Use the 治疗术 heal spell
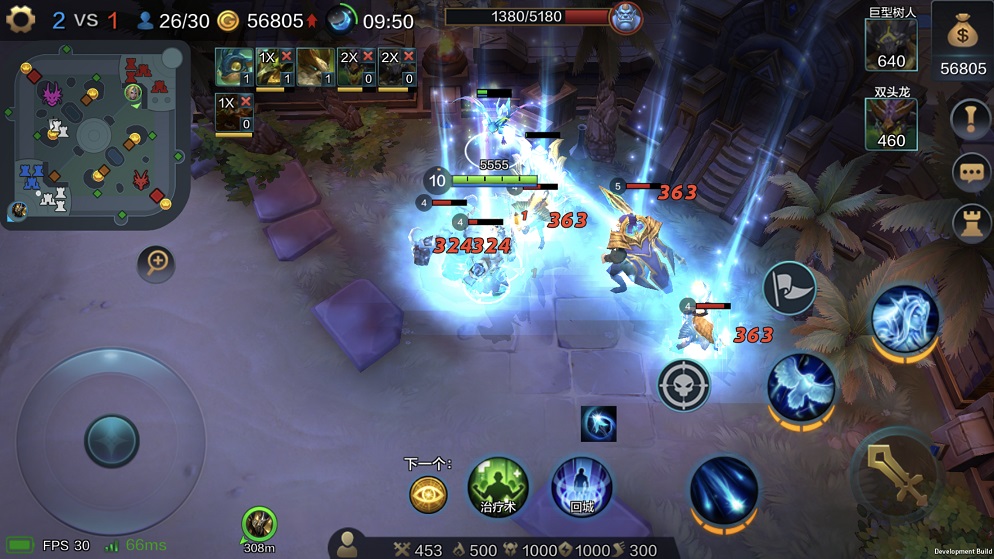The image size is (994, 559). [498, 487]
